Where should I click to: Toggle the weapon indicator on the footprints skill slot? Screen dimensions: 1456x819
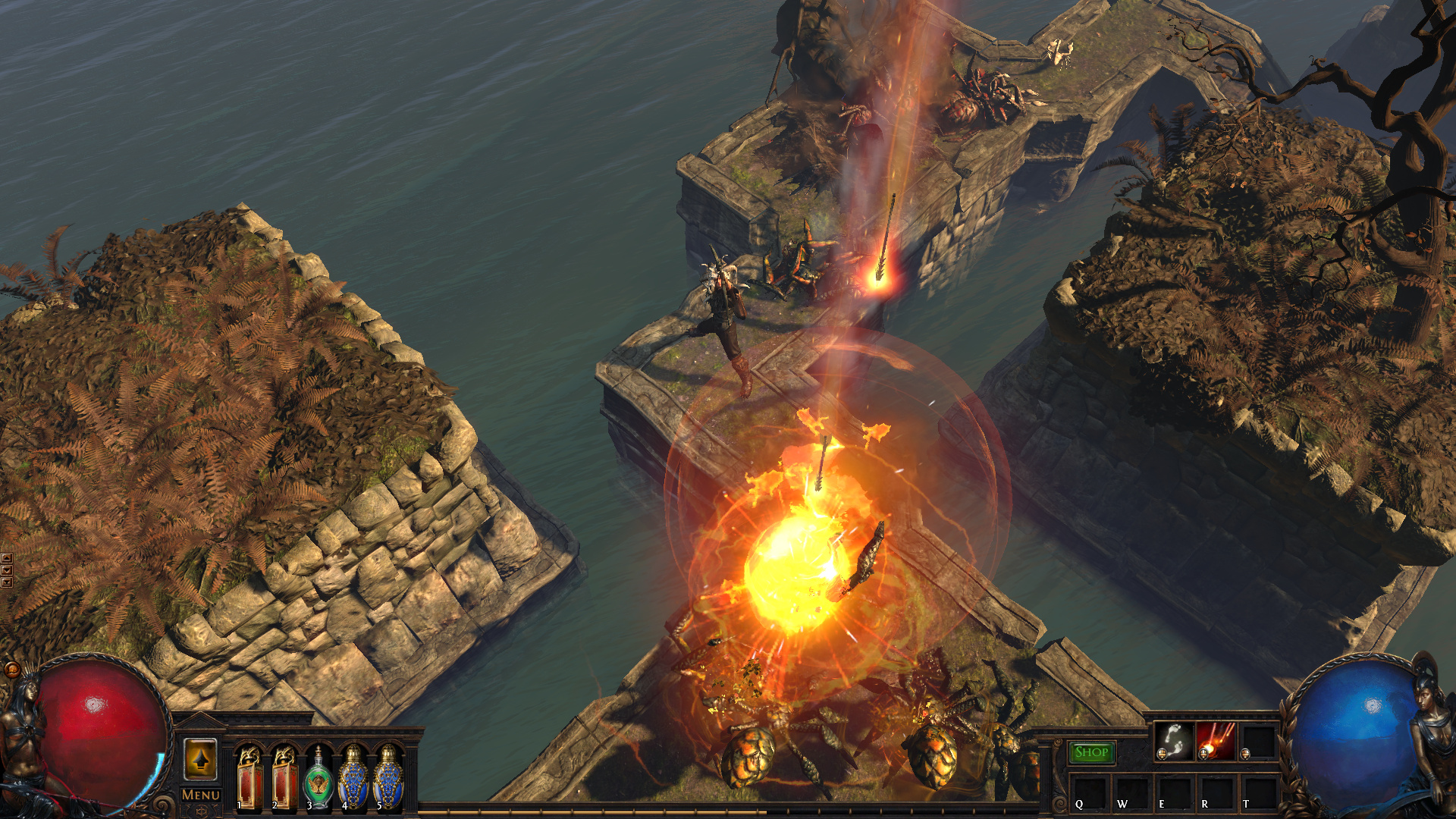(x=1161, y=754)
